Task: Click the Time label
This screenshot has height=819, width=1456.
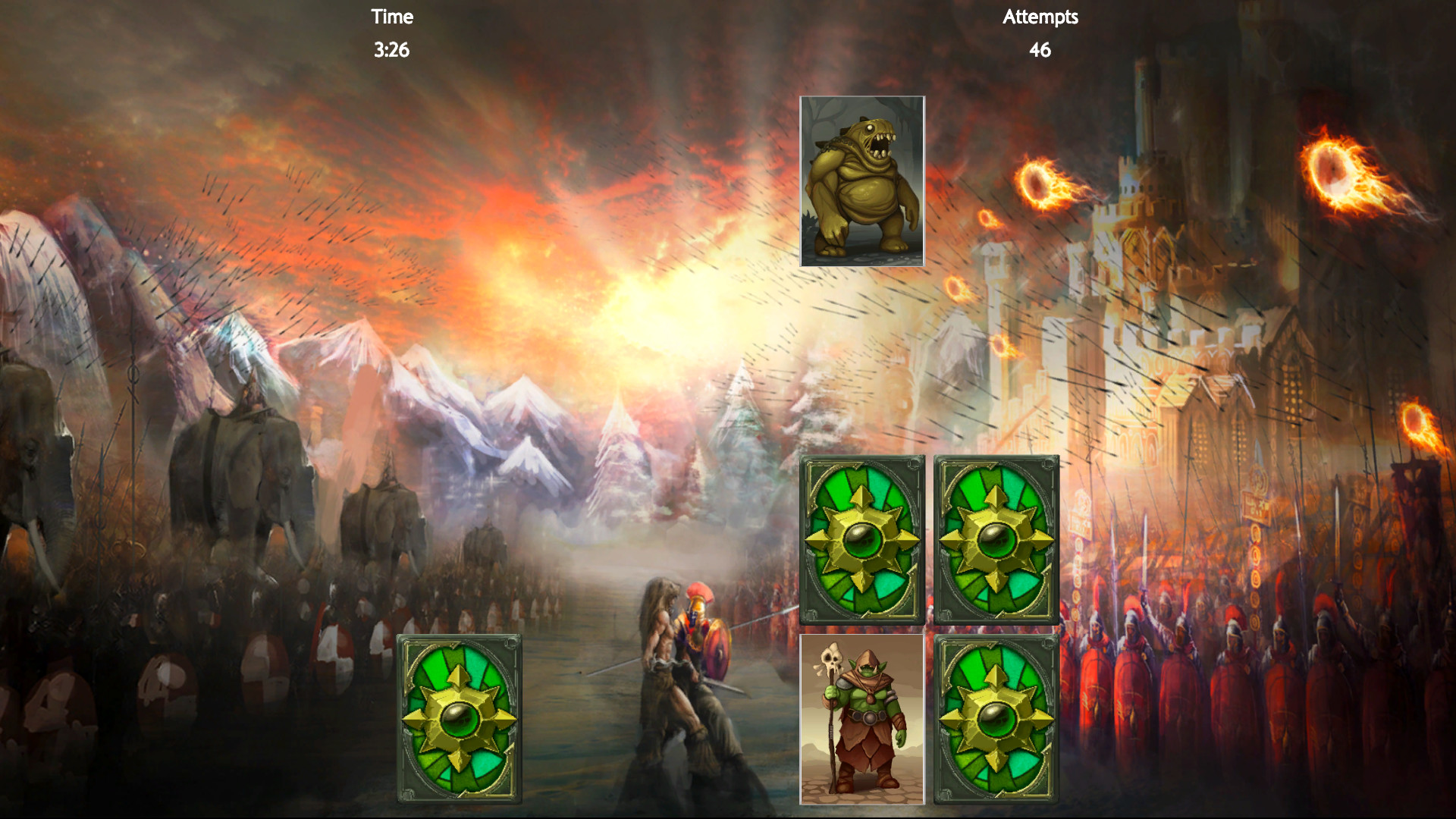Action: (x=391, y=17)
